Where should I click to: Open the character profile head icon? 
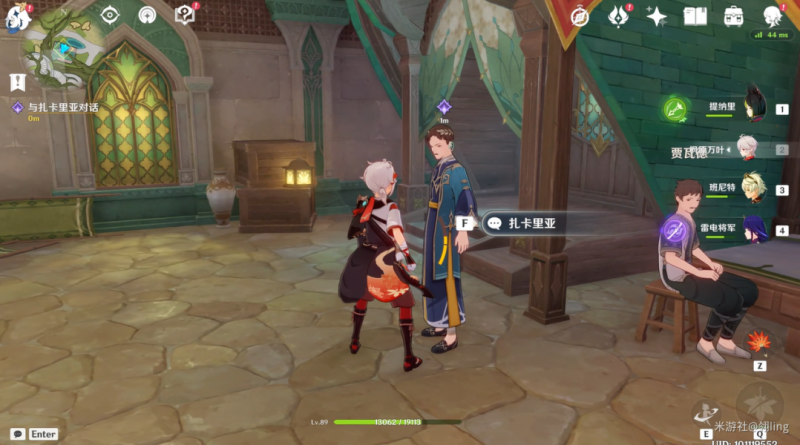tap(773, 16)
